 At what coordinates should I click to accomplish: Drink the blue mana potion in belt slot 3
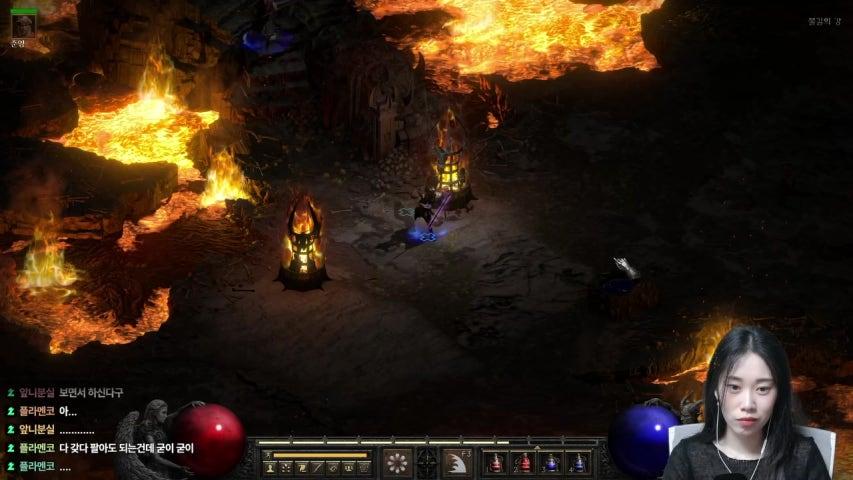click(x=551, y=463)
